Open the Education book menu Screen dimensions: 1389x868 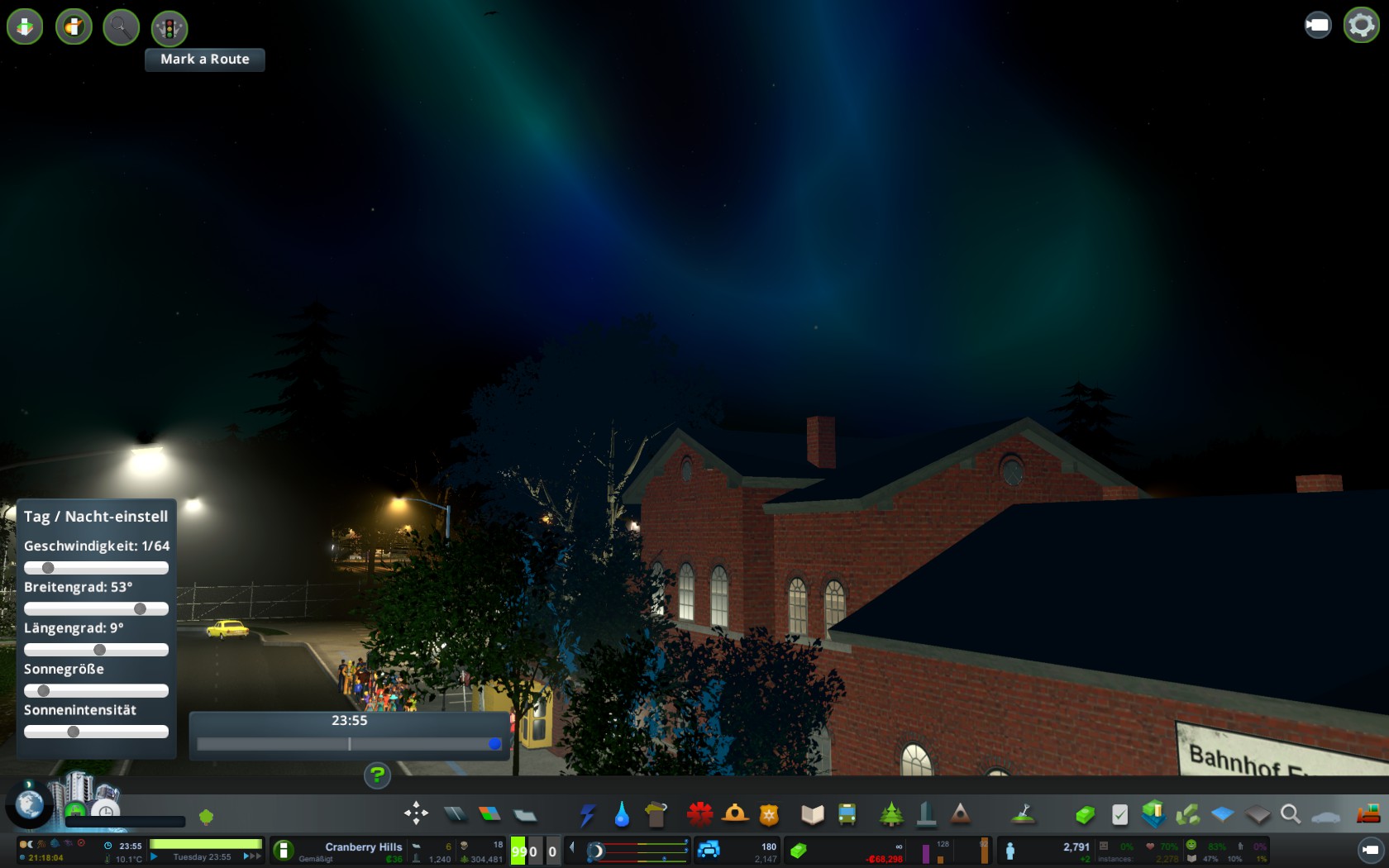pos(813,815)
